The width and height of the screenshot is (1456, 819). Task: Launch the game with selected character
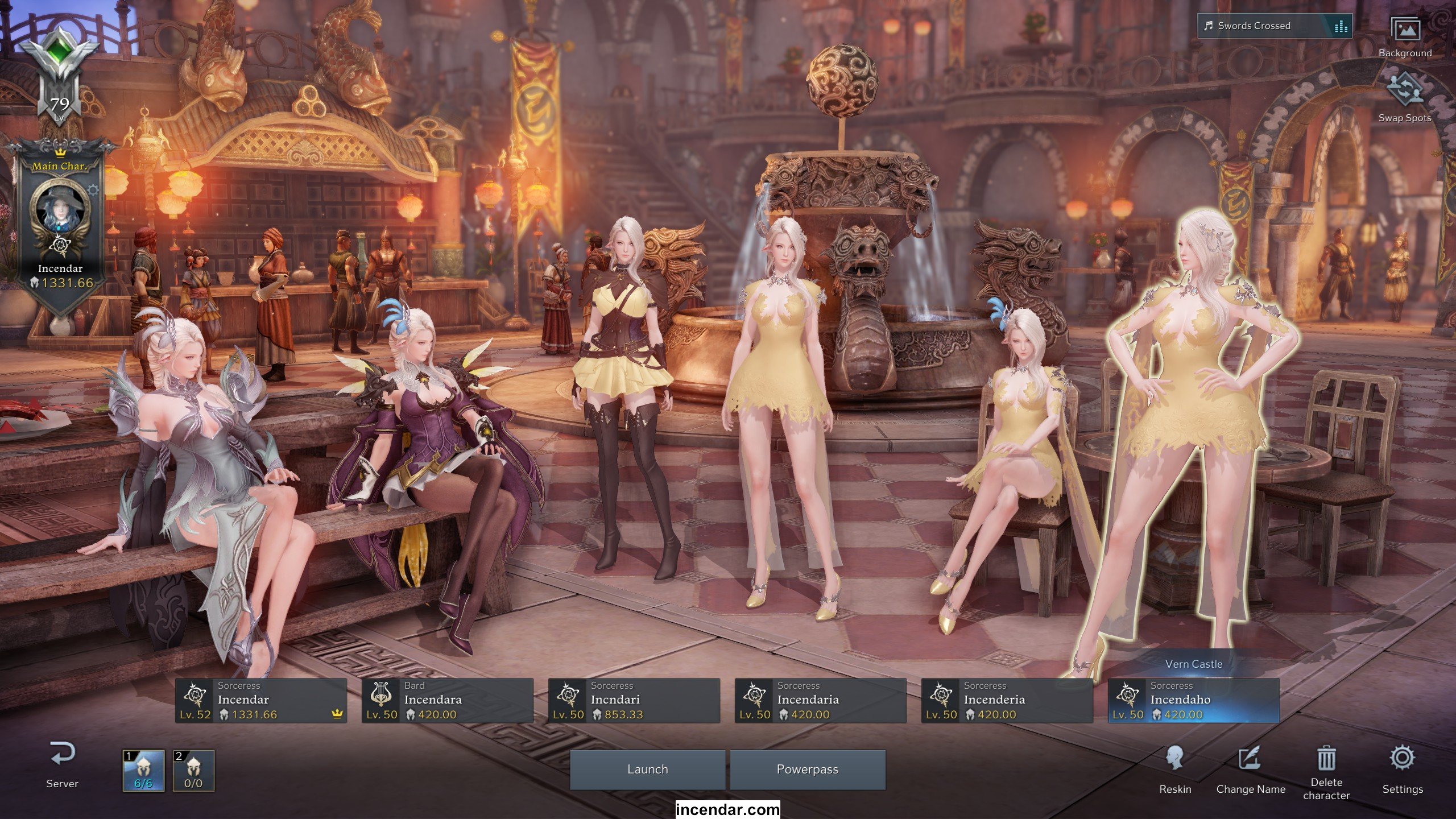pos(647,770)
